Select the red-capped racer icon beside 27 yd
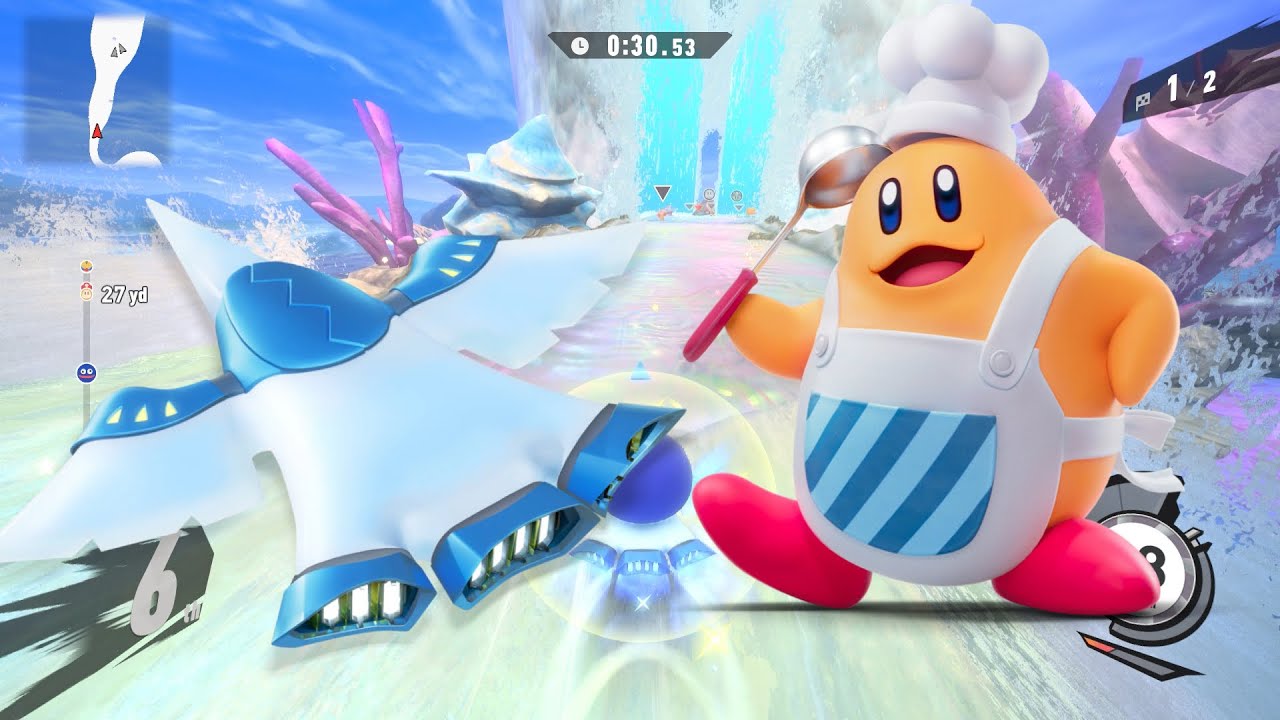Image resolution: width=1280 pixels, height=720 pixels. [x=87, y=294]
